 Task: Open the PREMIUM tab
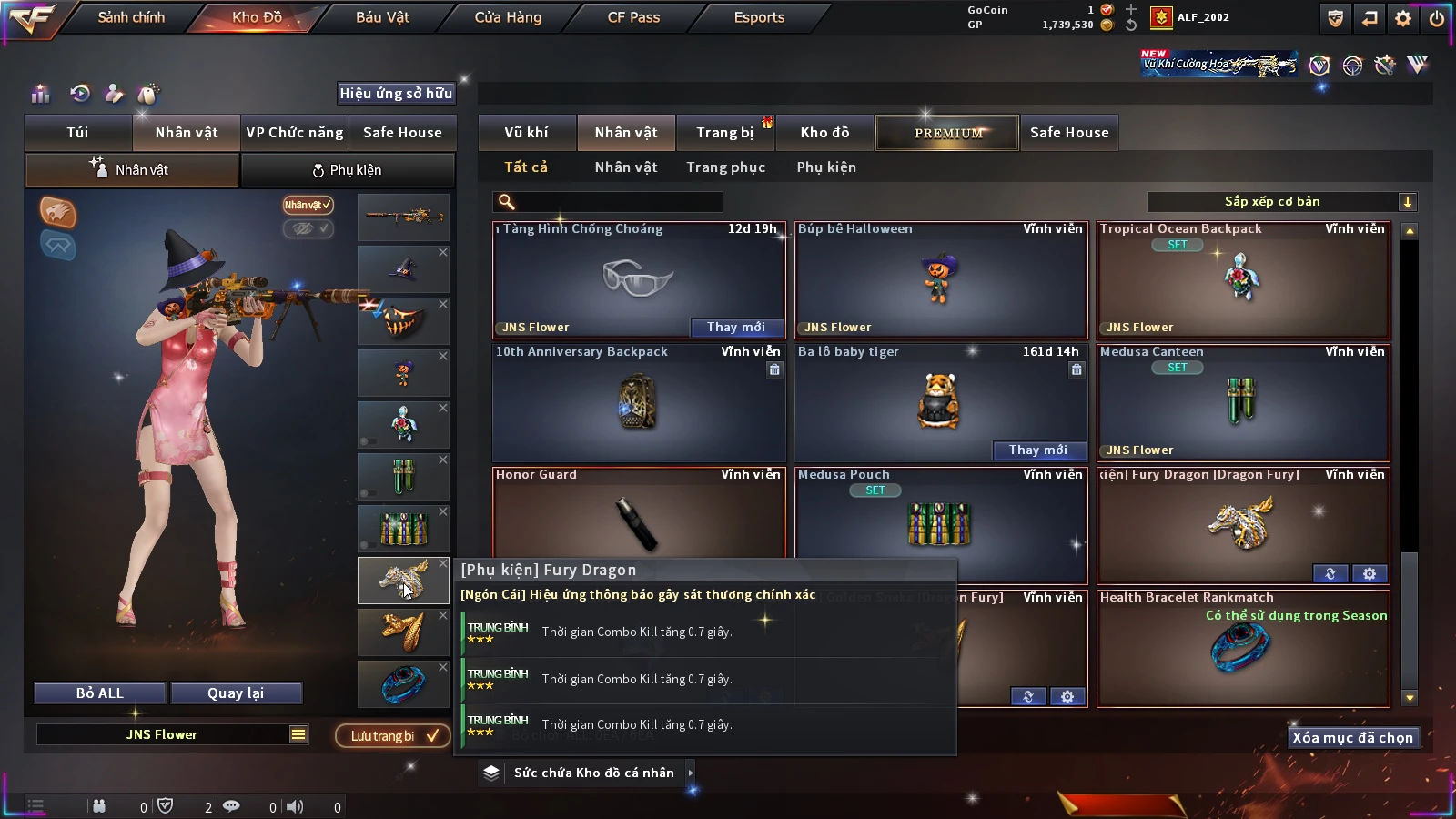click(x=947, y=133)
